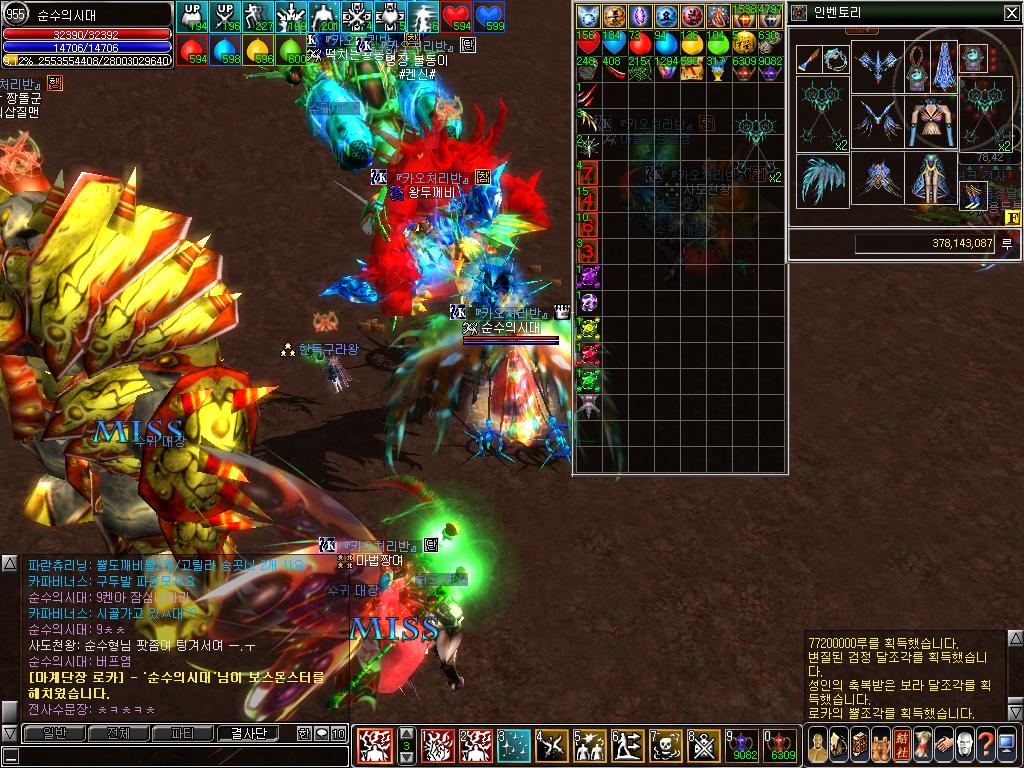Open the help question mark menu icon
This screenshot has height=768, width=1024.
[985, 745]
